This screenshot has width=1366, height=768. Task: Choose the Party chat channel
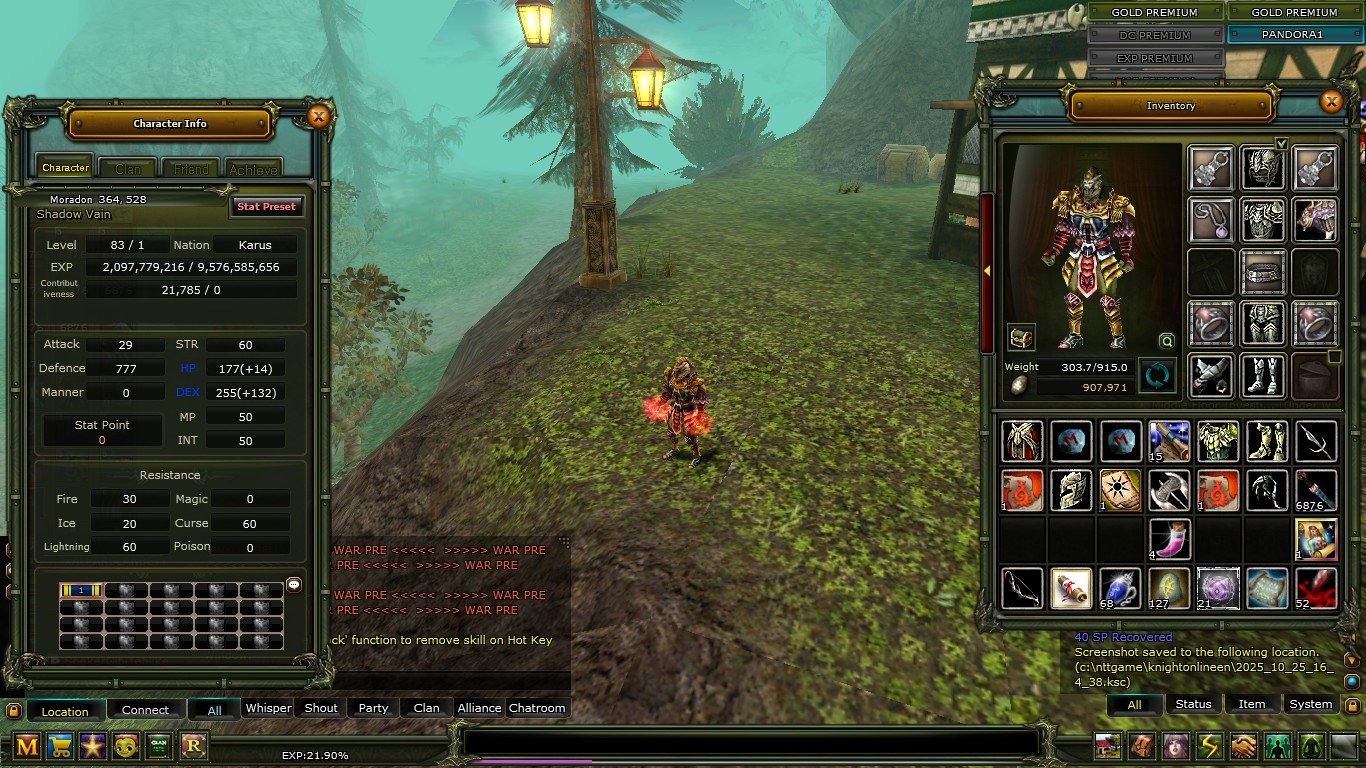coord(373,708)
